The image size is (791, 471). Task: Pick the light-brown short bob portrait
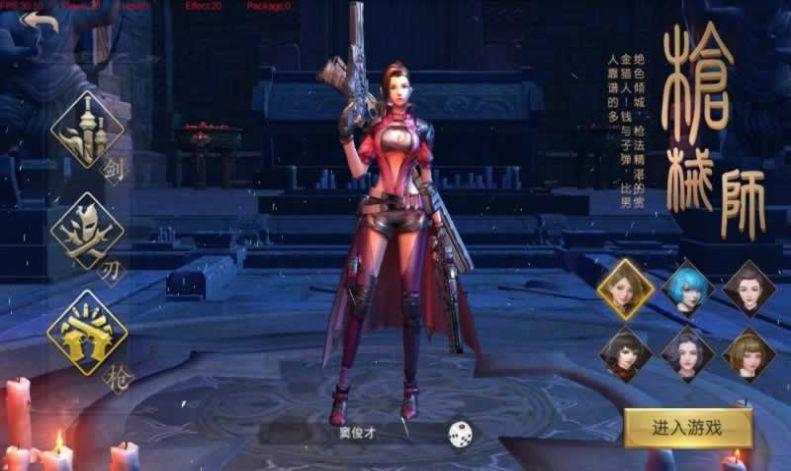748,352
